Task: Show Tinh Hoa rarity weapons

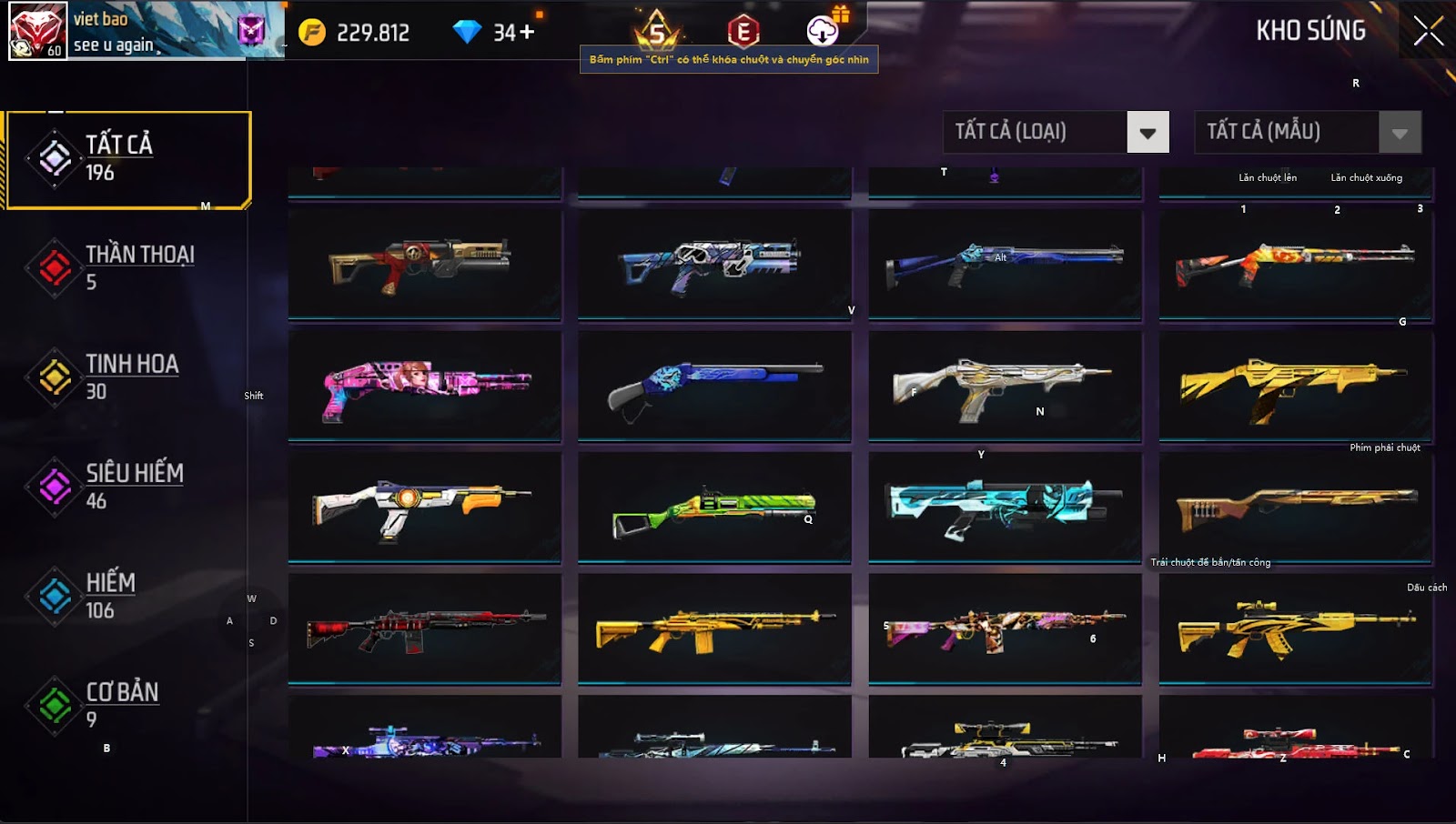Action: (127, 377)
